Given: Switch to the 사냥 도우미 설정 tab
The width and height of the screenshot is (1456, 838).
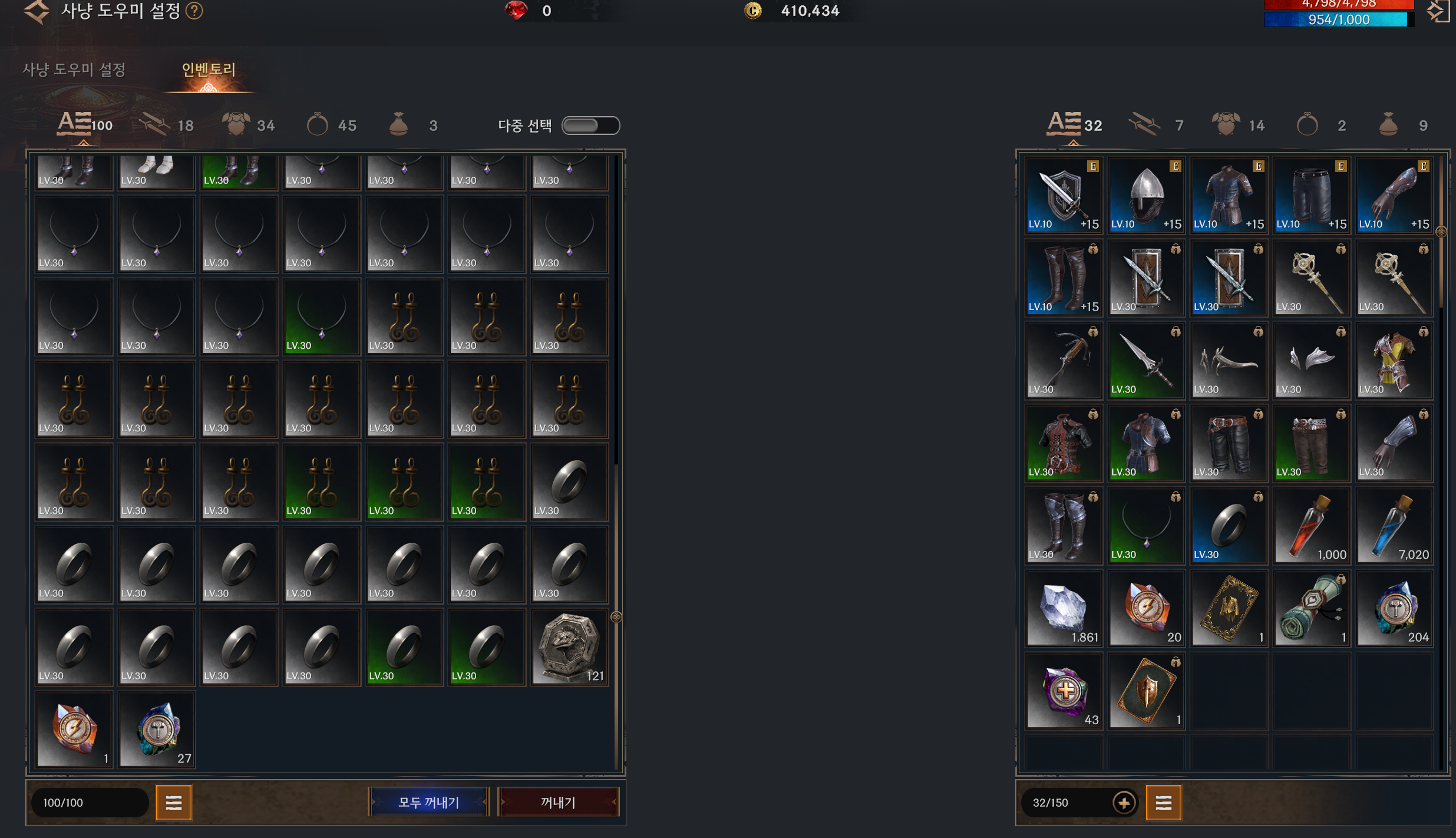Looking at the screenshot, I should tap(74, 70).
